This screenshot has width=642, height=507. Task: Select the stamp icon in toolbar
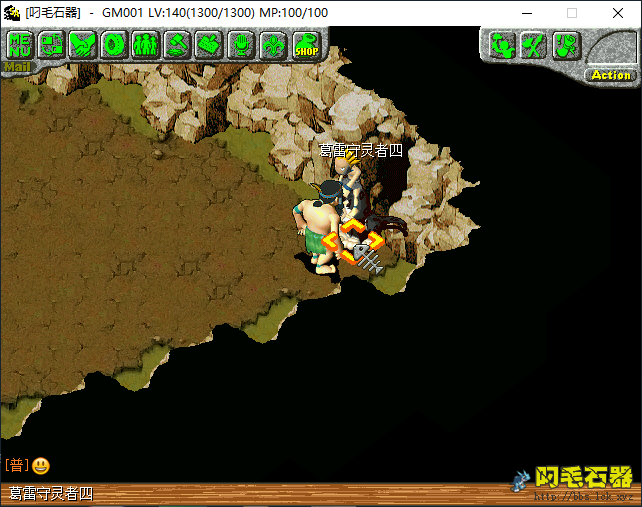click(x=208, y=44)
